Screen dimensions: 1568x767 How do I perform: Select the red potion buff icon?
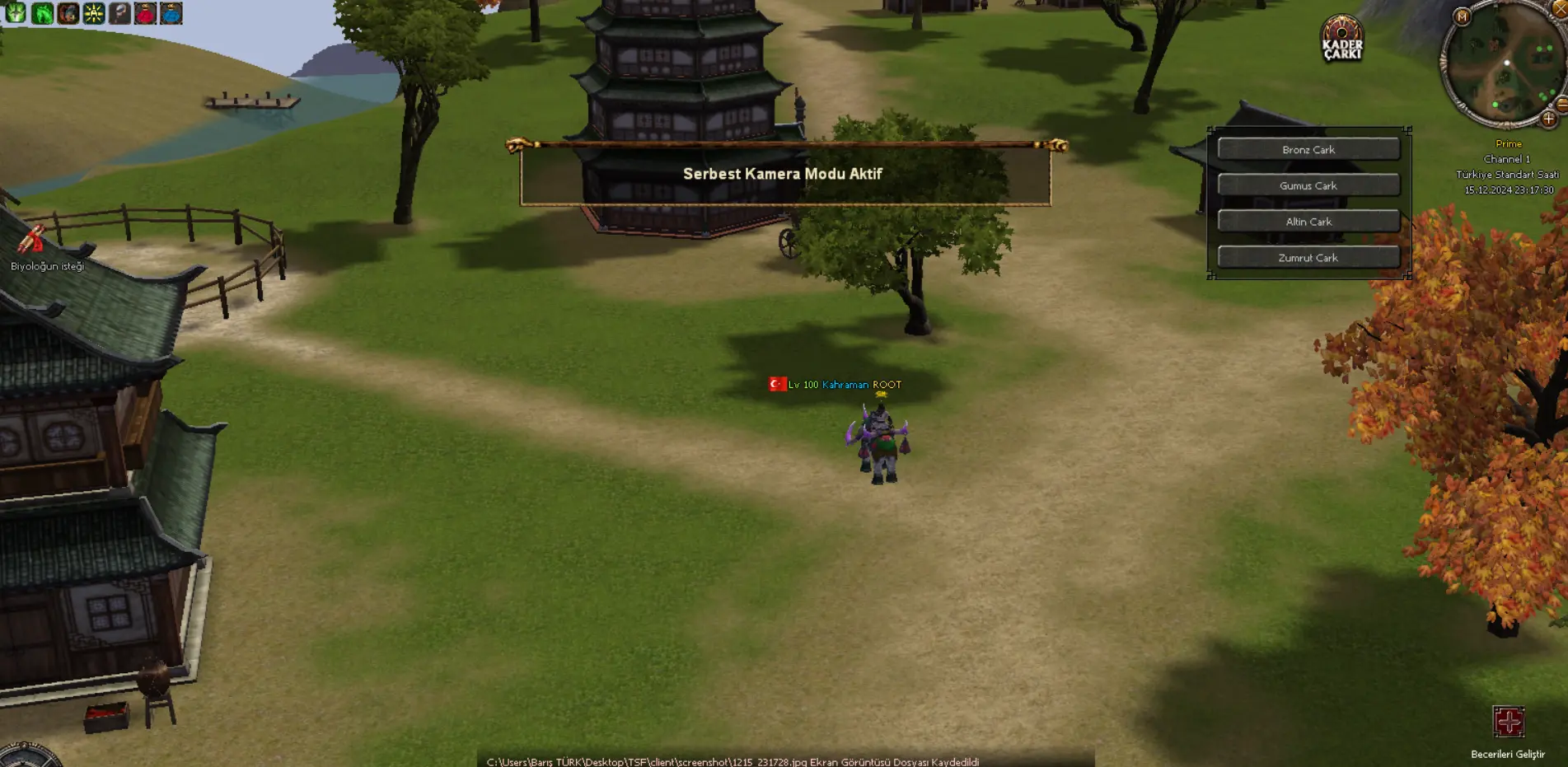point(145,13)
